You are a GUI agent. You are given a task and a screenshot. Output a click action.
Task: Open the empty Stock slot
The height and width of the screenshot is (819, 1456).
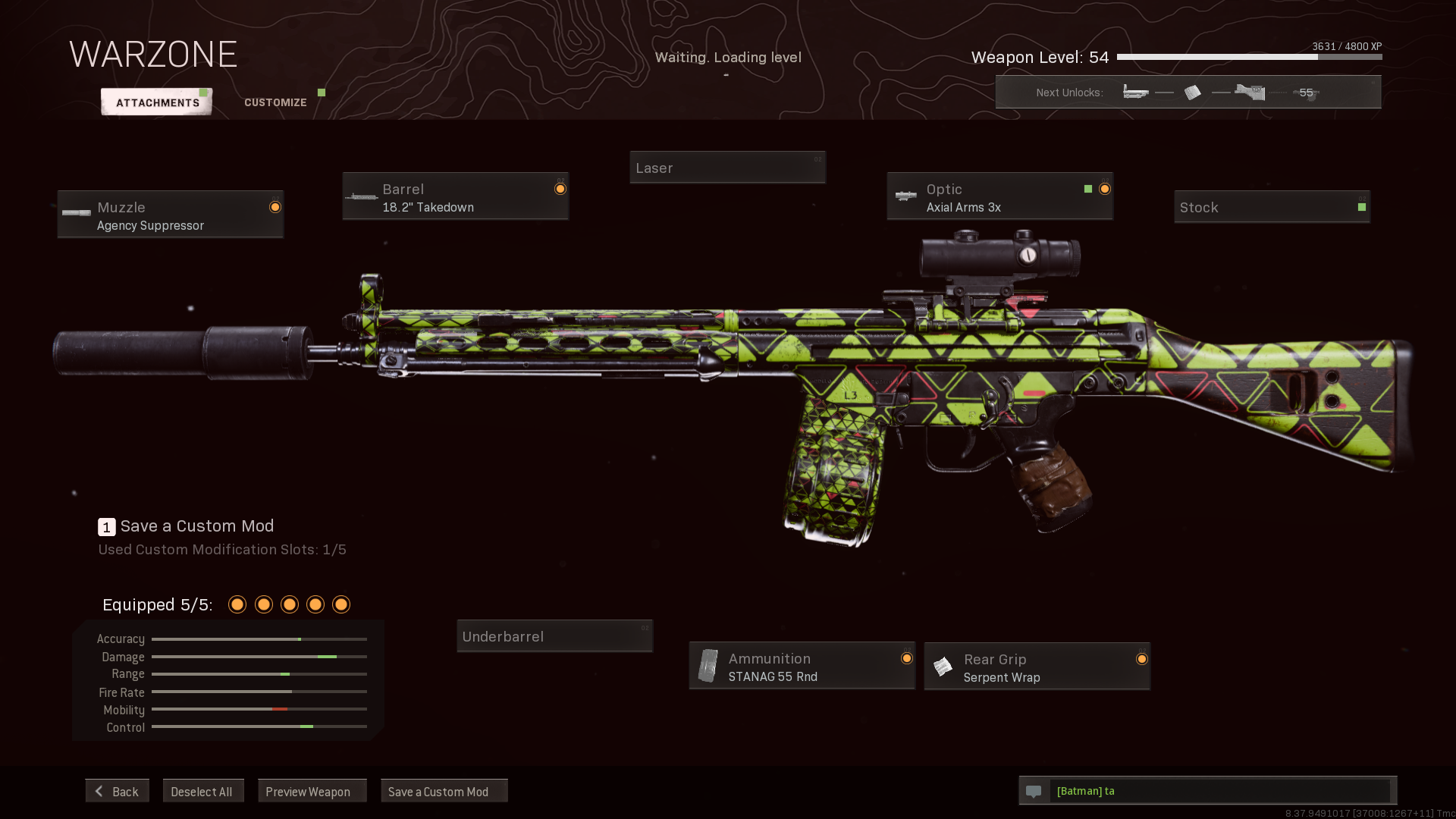(1272, 207)
